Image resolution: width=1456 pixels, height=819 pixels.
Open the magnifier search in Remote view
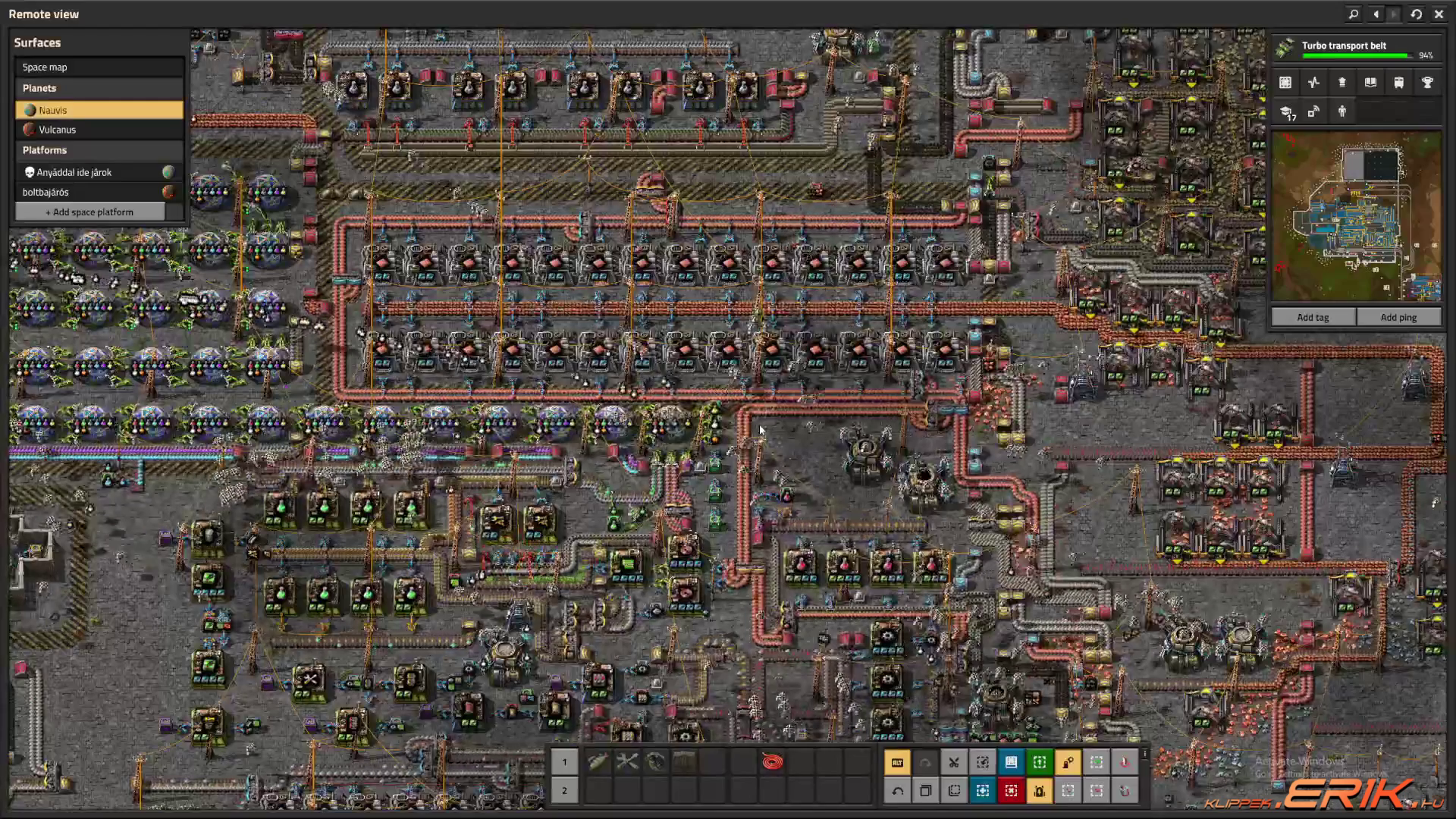(1354, 14)
